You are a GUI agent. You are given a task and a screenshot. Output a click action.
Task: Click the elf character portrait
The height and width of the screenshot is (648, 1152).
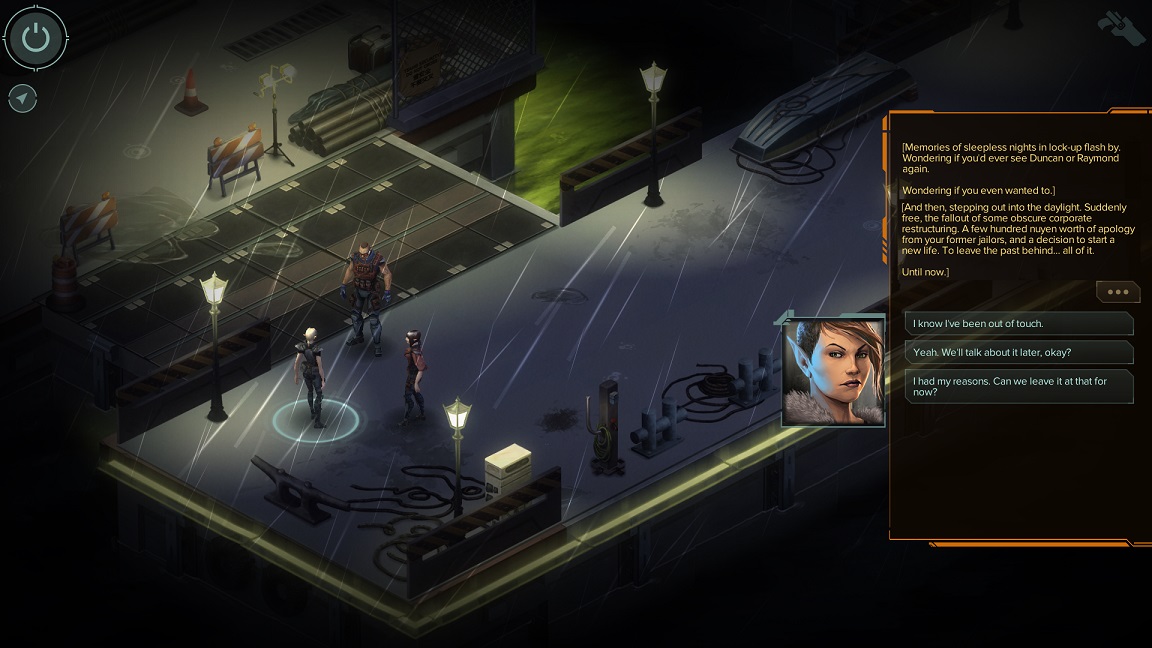coord(833,372)
